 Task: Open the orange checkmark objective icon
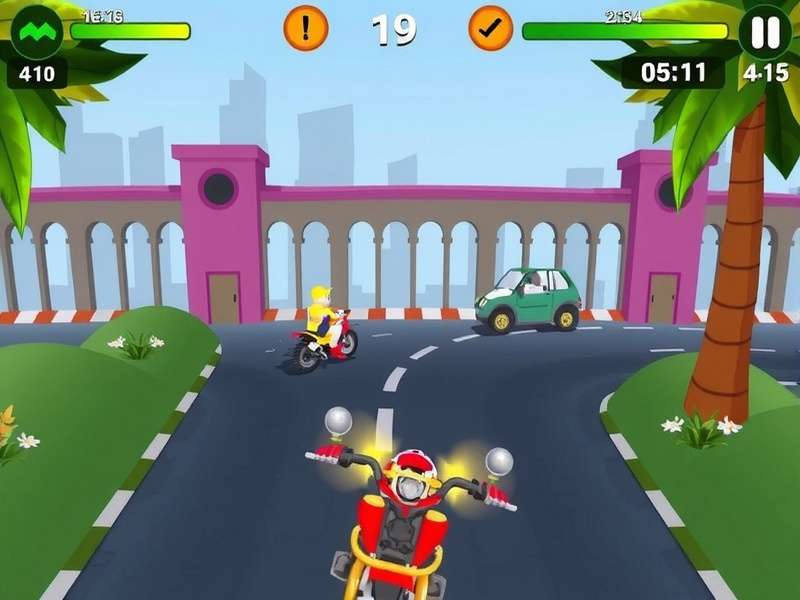pos(490,28)
